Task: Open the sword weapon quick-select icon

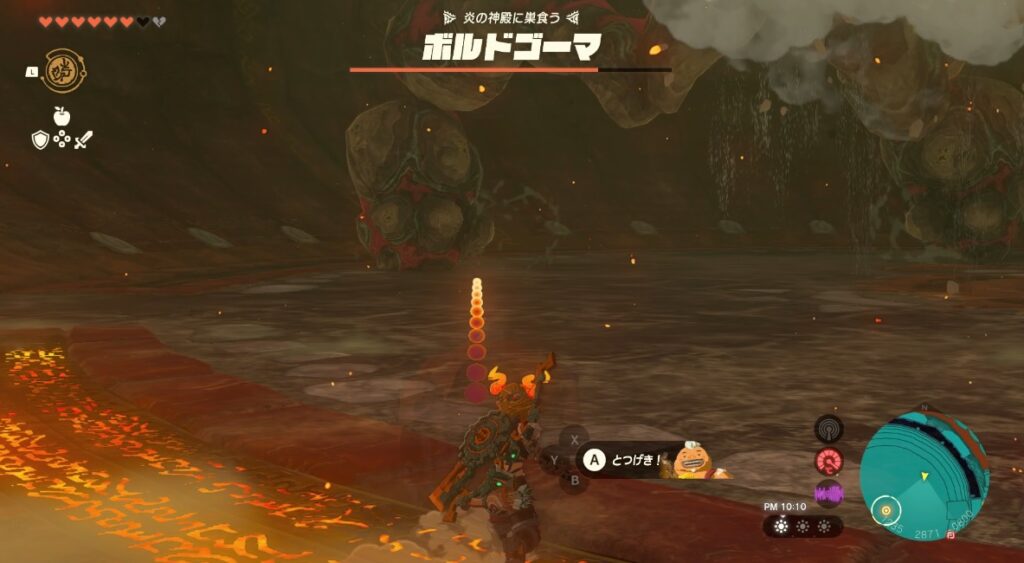Action: [x=84, y=140]
